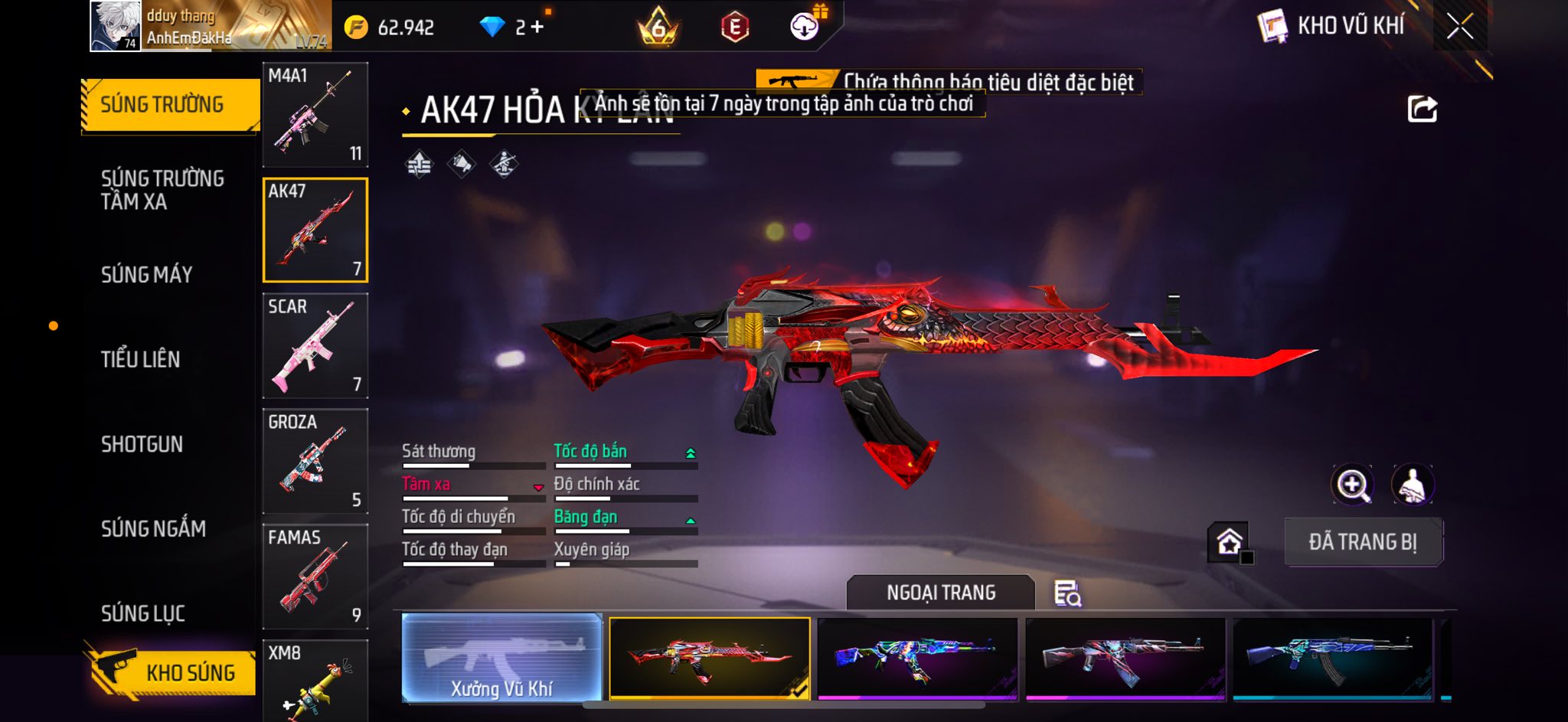Choose the Tiểu Liên category

click(x=141, y=359)
